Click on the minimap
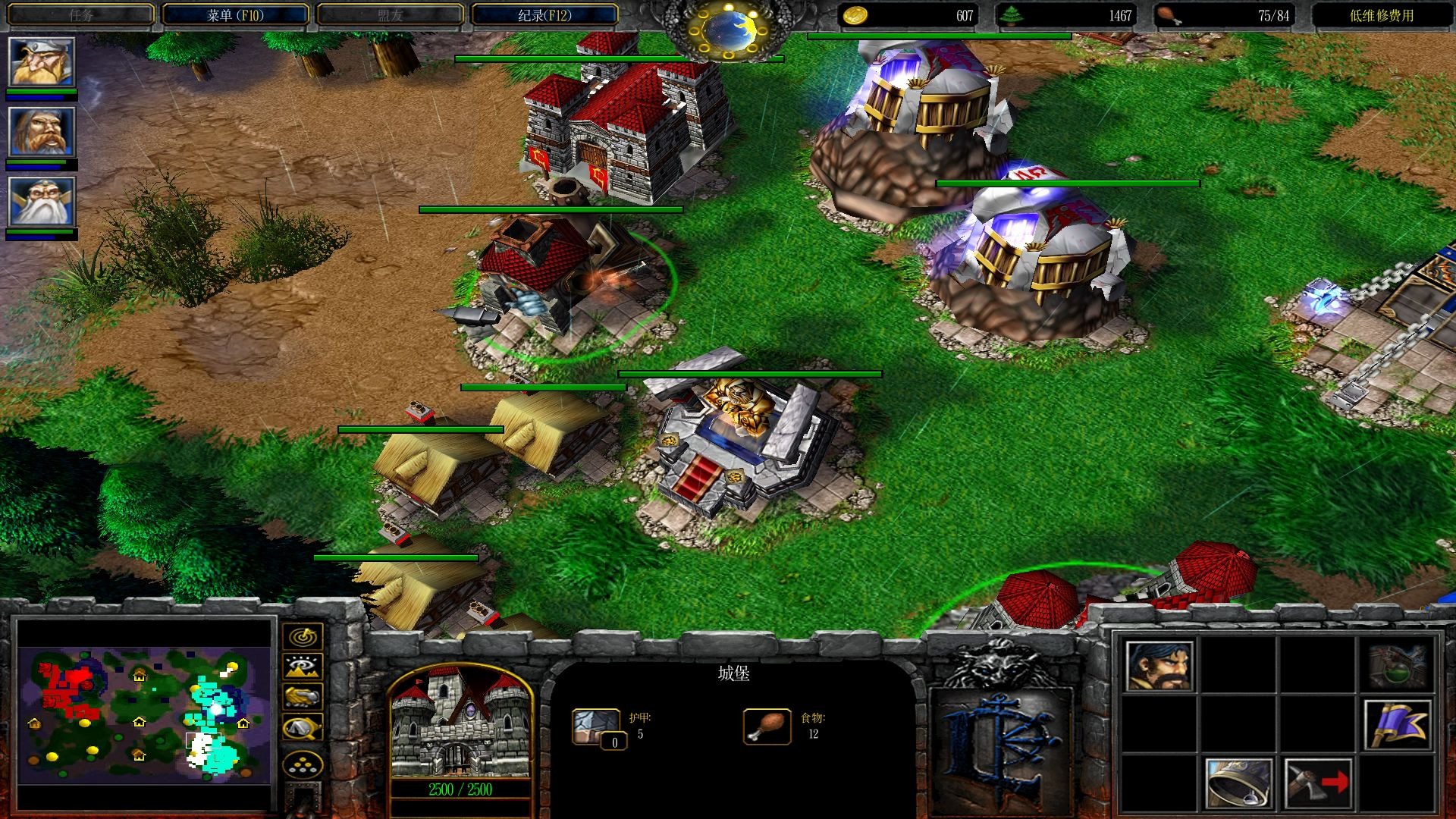Screen dimensions: 1456x819 click(144, 714)
